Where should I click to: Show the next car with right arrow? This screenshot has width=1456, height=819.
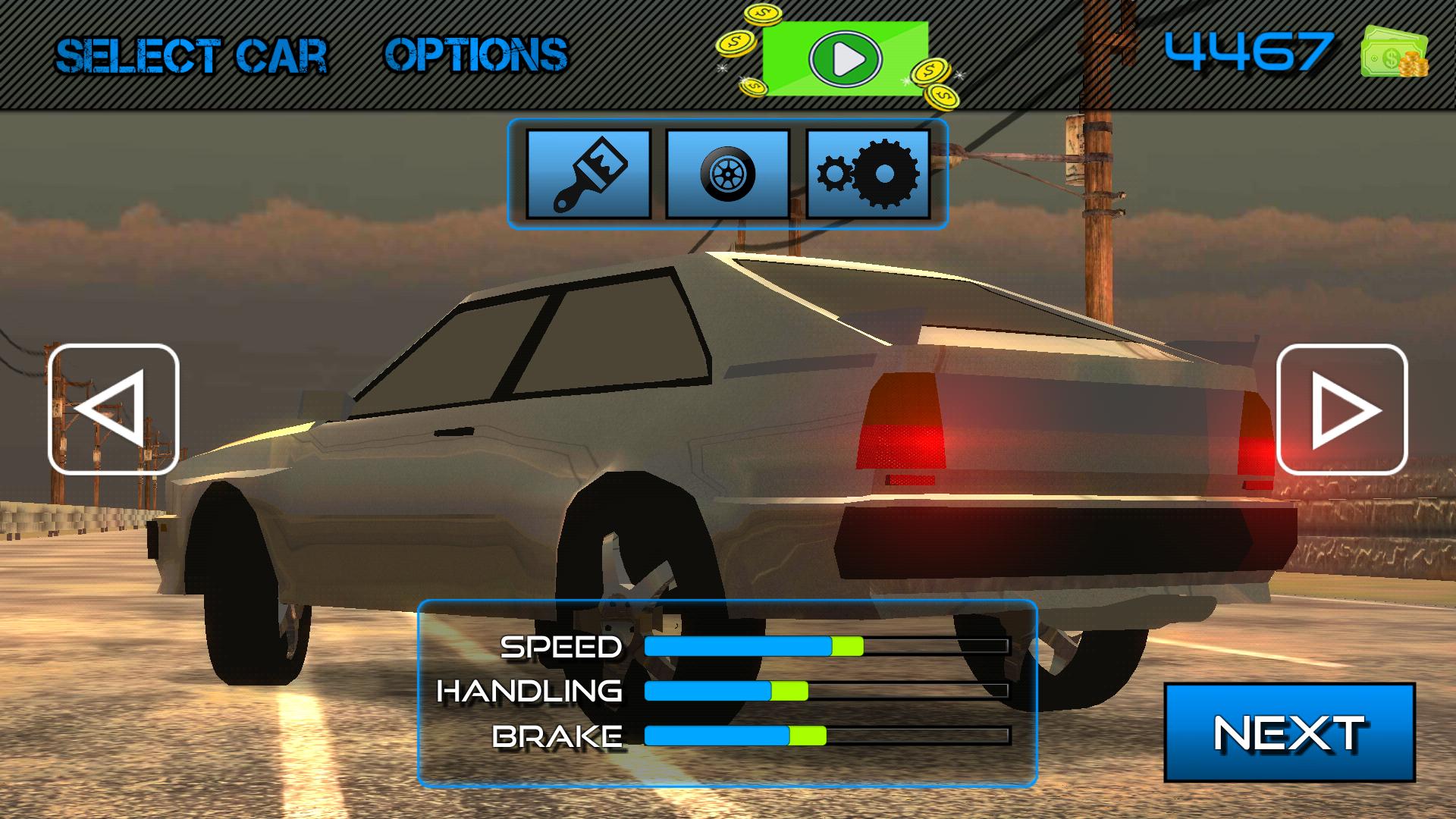click(1341, 409)
